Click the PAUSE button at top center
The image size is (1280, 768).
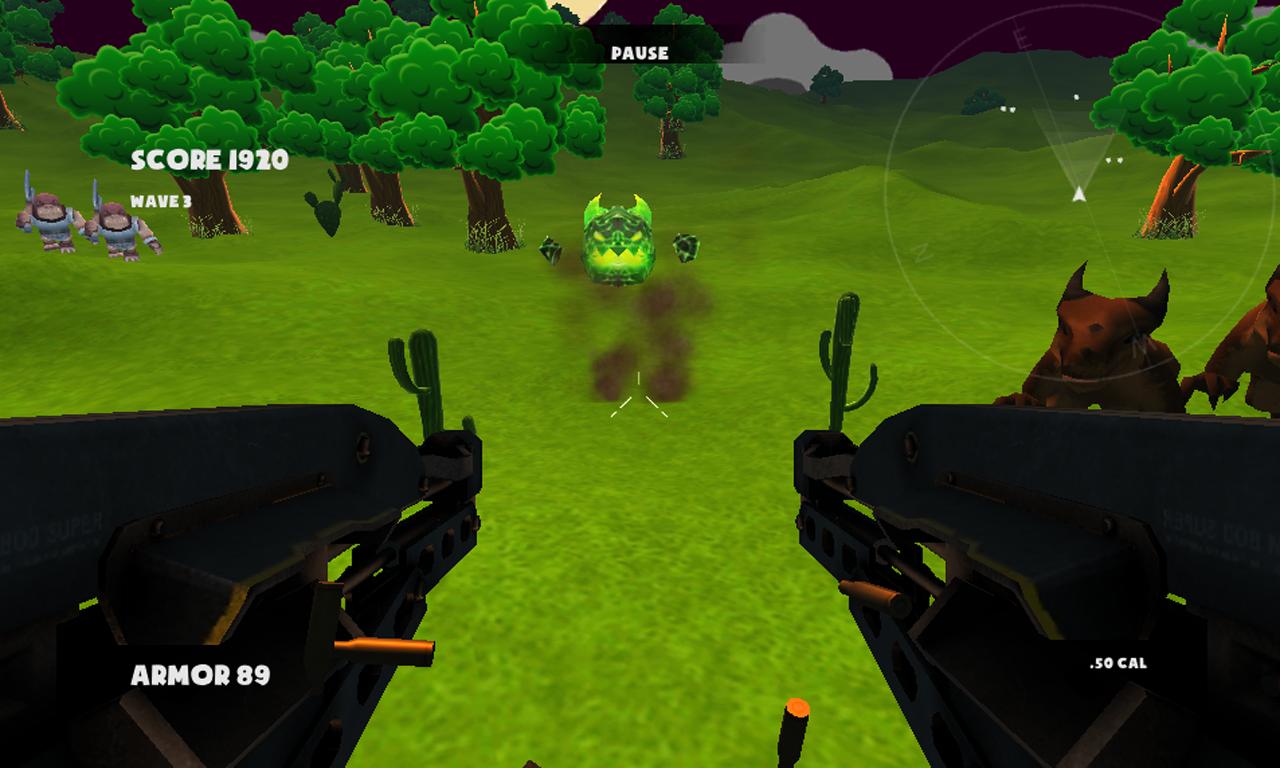pos(639,54)
